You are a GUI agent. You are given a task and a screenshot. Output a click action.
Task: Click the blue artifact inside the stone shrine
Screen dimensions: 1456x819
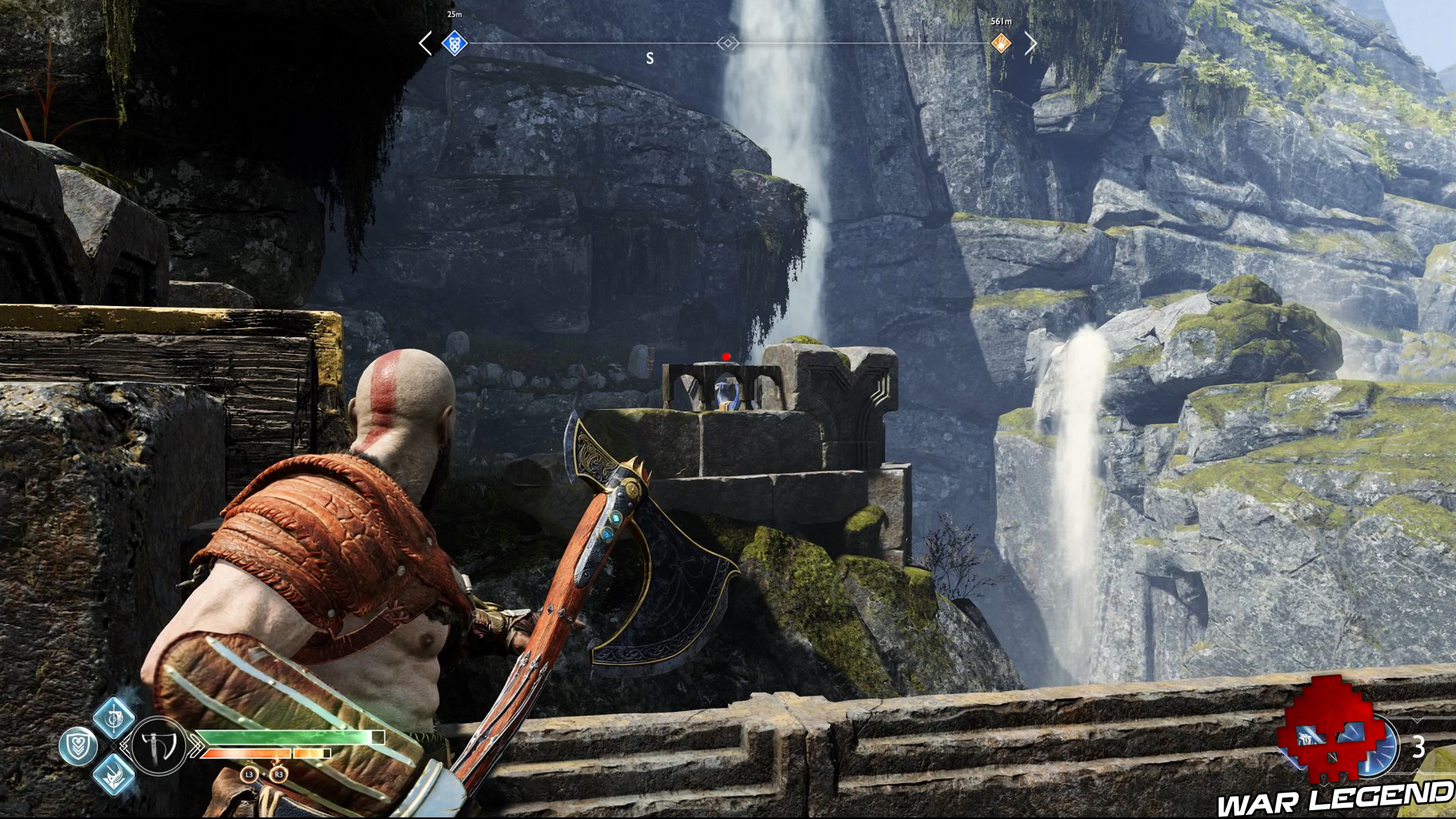pos(726,393)
